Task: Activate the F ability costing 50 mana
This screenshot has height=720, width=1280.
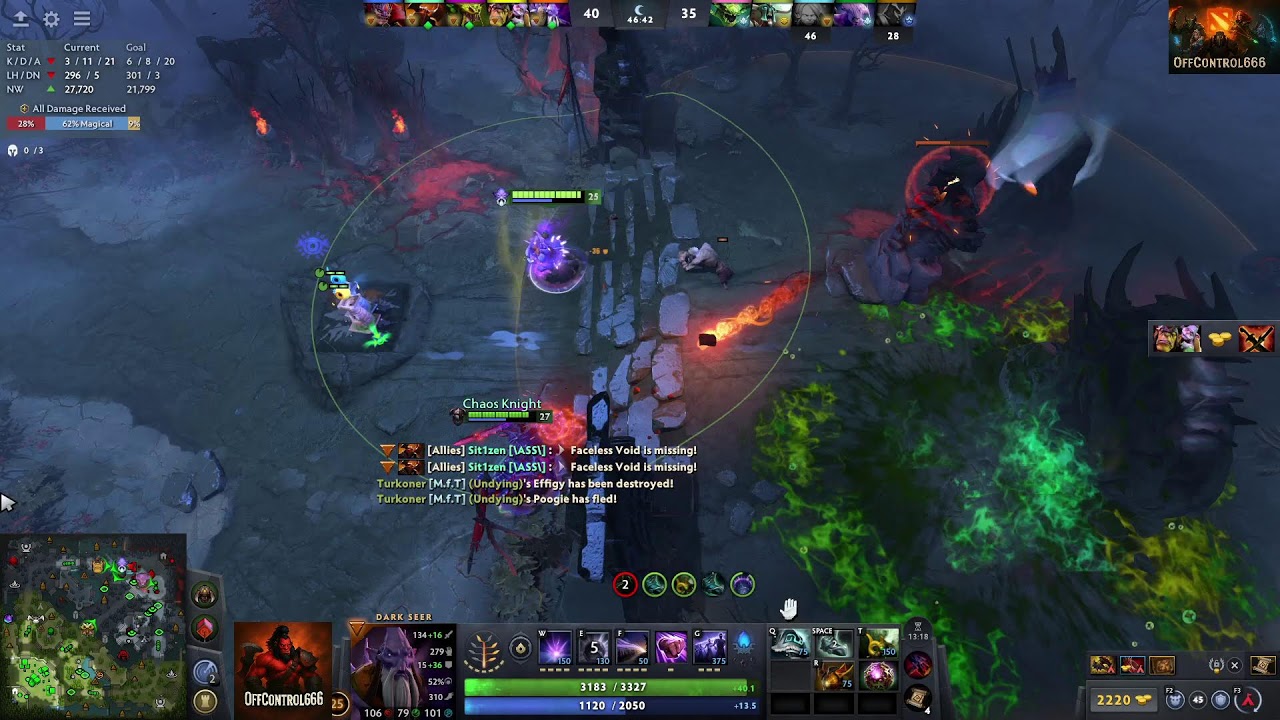Action: 632,648
